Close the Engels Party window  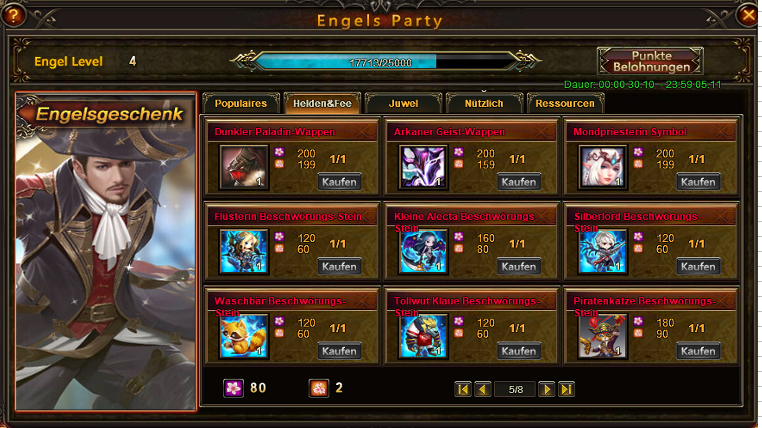746,15
